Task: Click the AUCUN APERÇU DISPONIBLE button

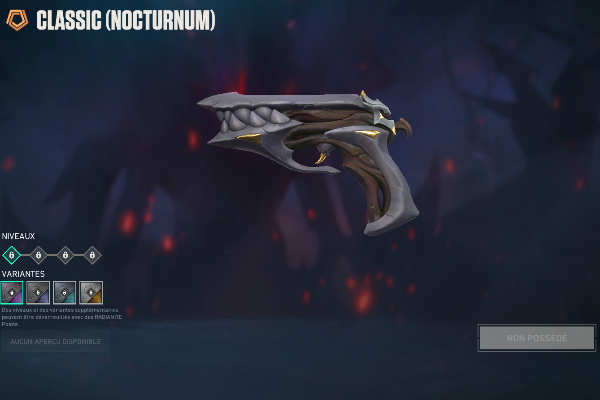Action: point(56,342)
